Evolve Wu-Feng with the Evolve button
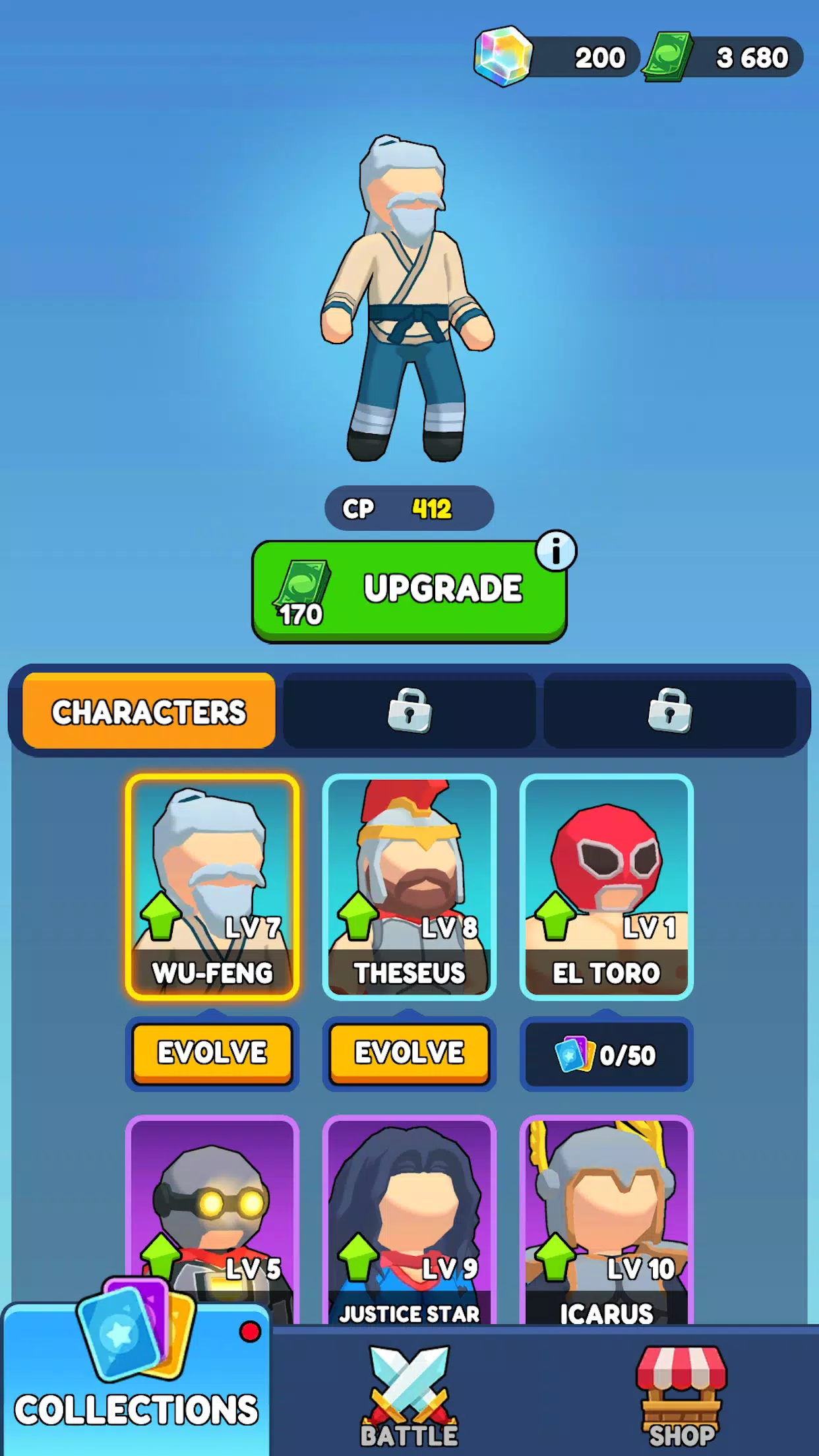The image size is (819, 1456). pos(212,1053)
